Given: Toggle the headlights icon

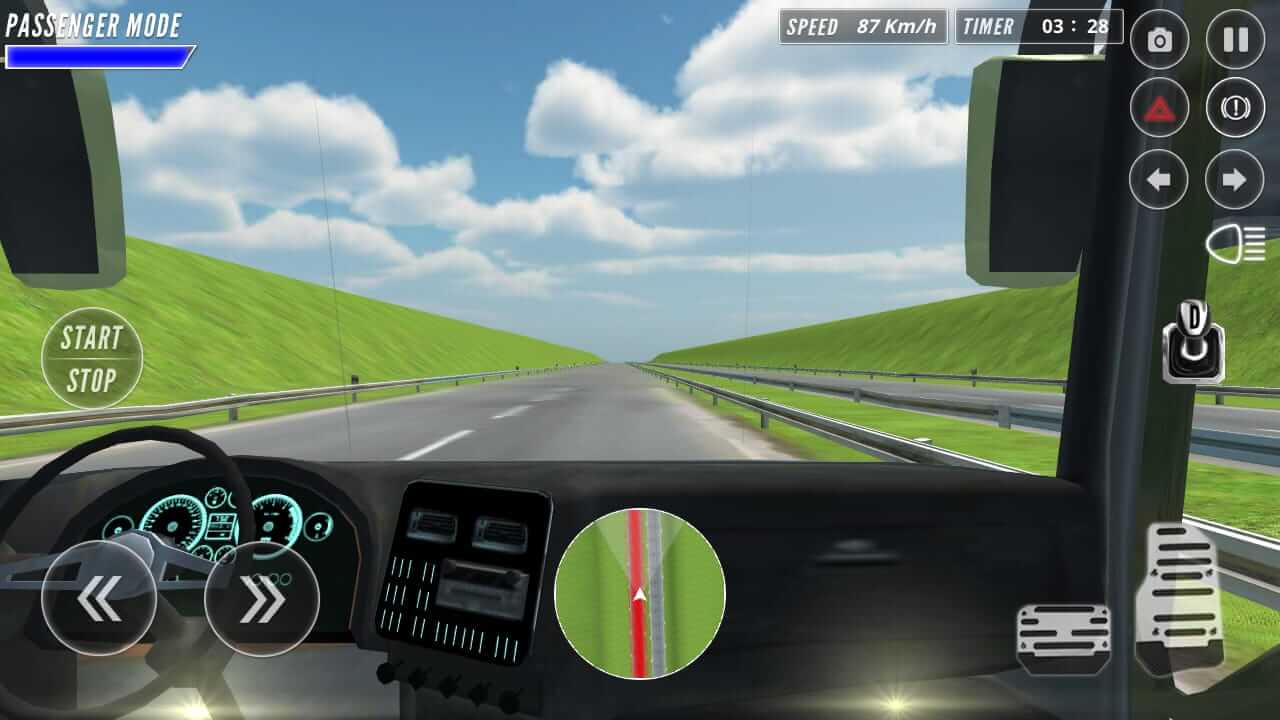Looking at the screenshot, I should pyautogui.click(x=1236, y=244).
